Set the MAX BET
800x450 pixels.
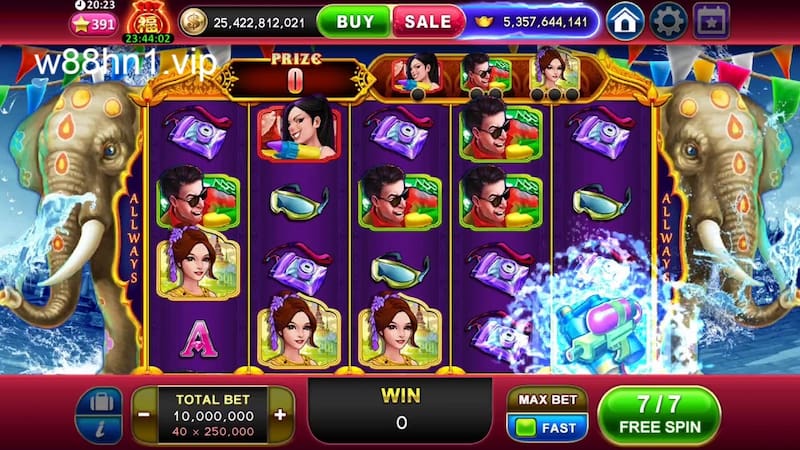click(546, 400)
